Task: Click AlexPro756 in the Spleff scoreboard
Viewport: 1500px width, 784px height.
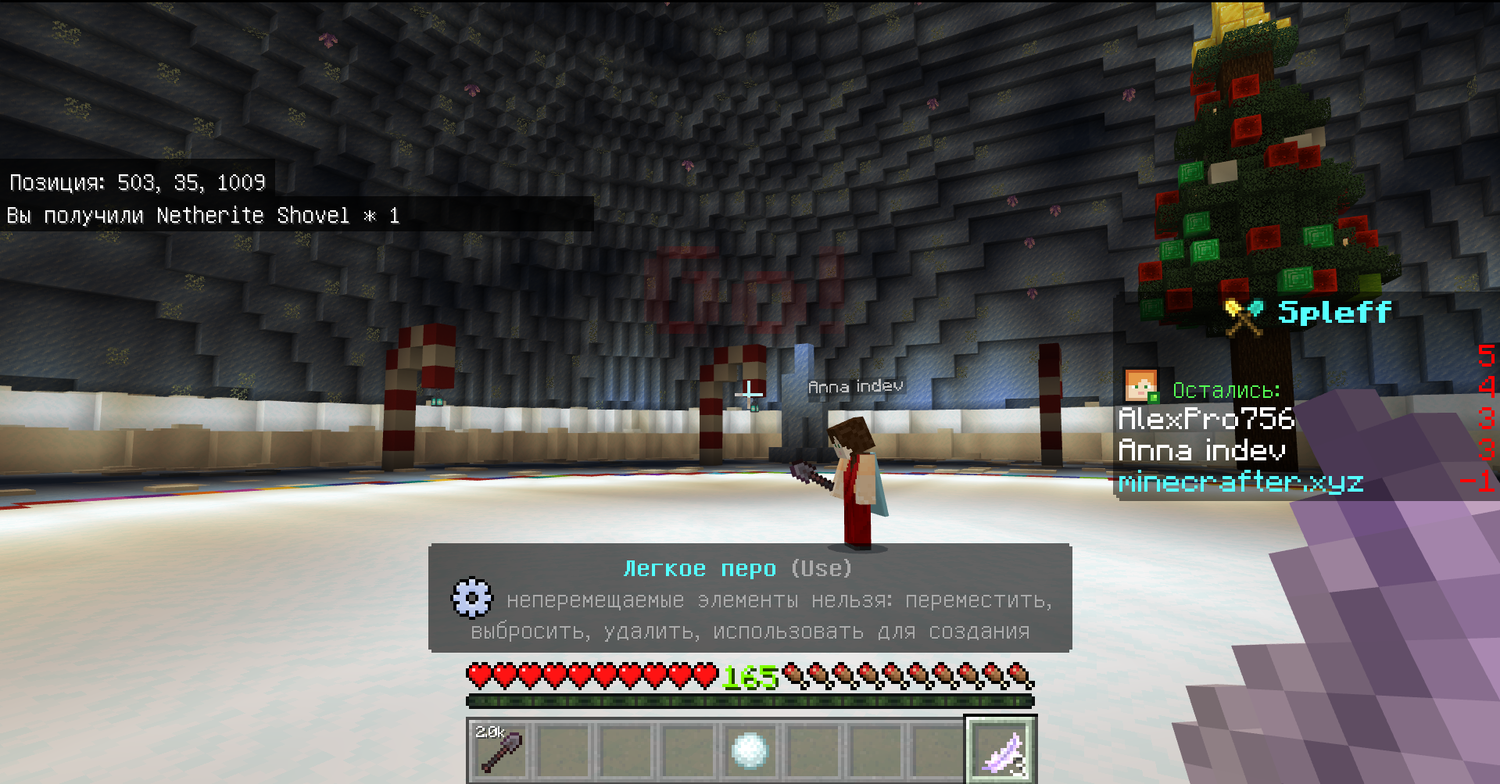Action: coord(1207,418)
